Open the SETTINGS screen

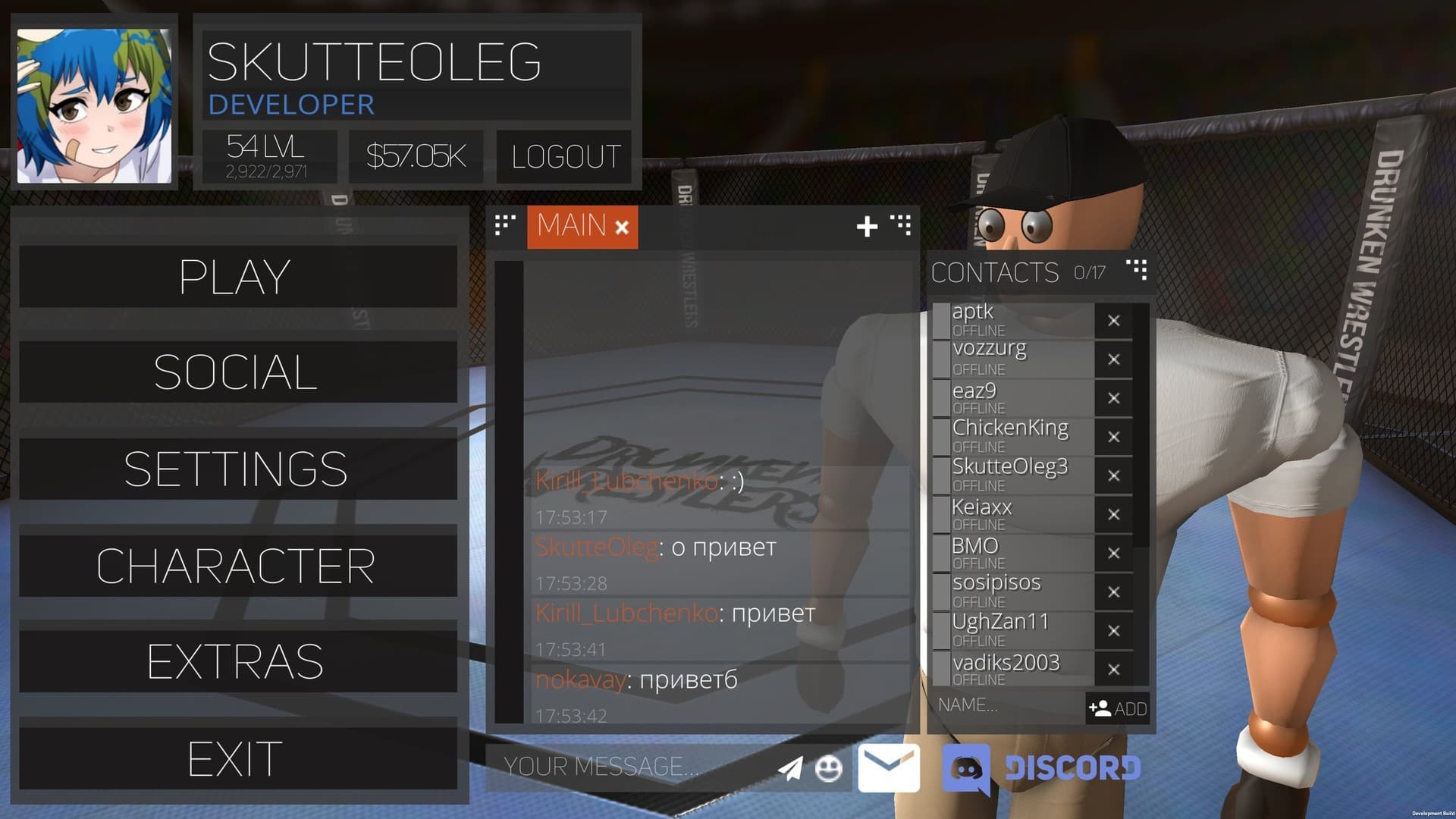(x=235, y=468)
